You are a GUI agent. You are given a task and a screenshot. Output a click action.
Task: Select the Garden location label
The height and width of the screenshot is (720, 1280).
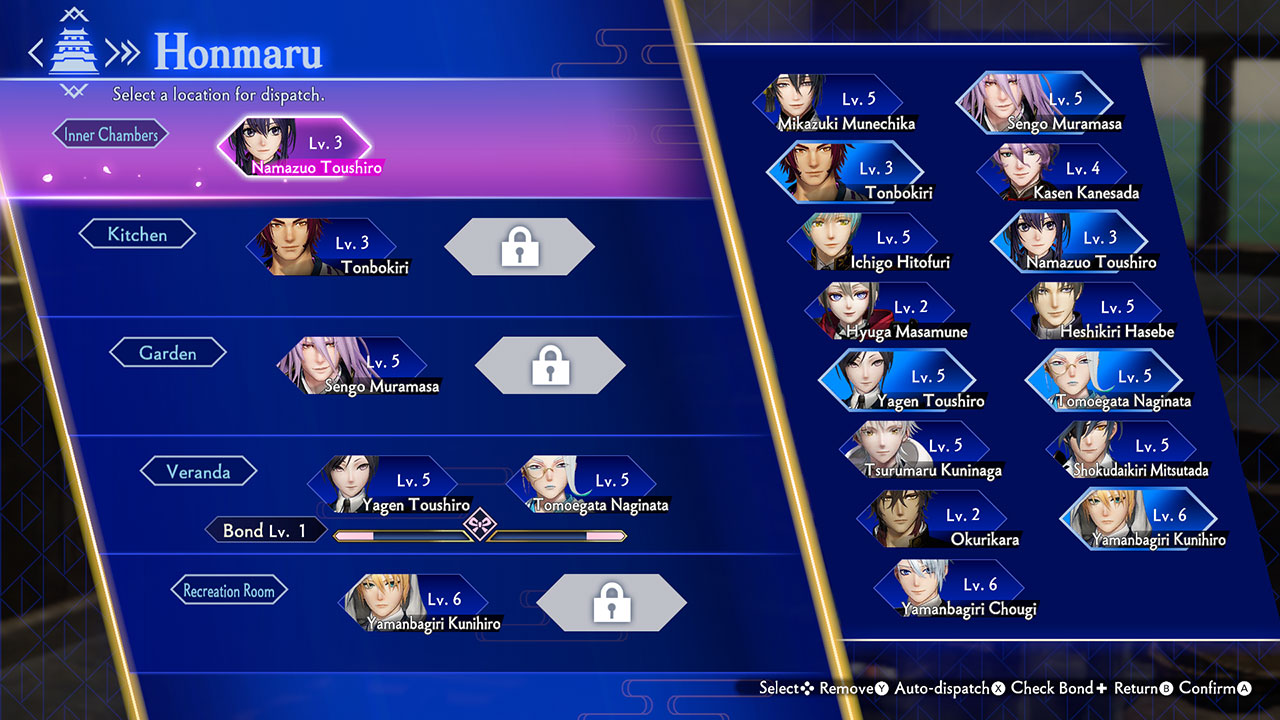pos(167,353)
